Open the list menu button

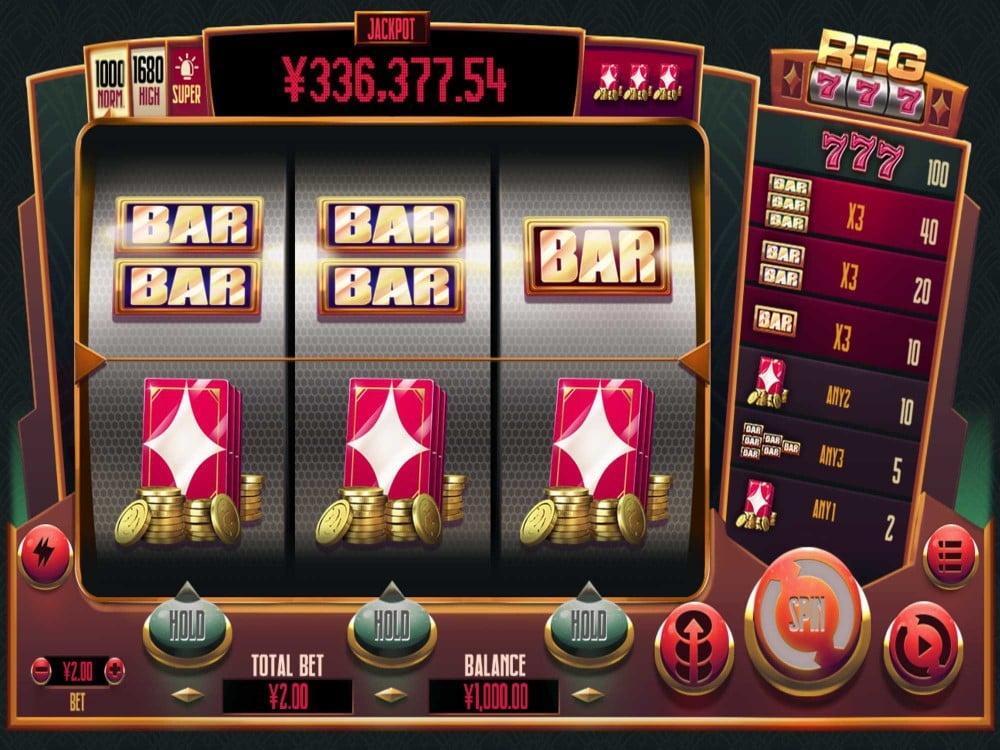click(x=949, y=551)
